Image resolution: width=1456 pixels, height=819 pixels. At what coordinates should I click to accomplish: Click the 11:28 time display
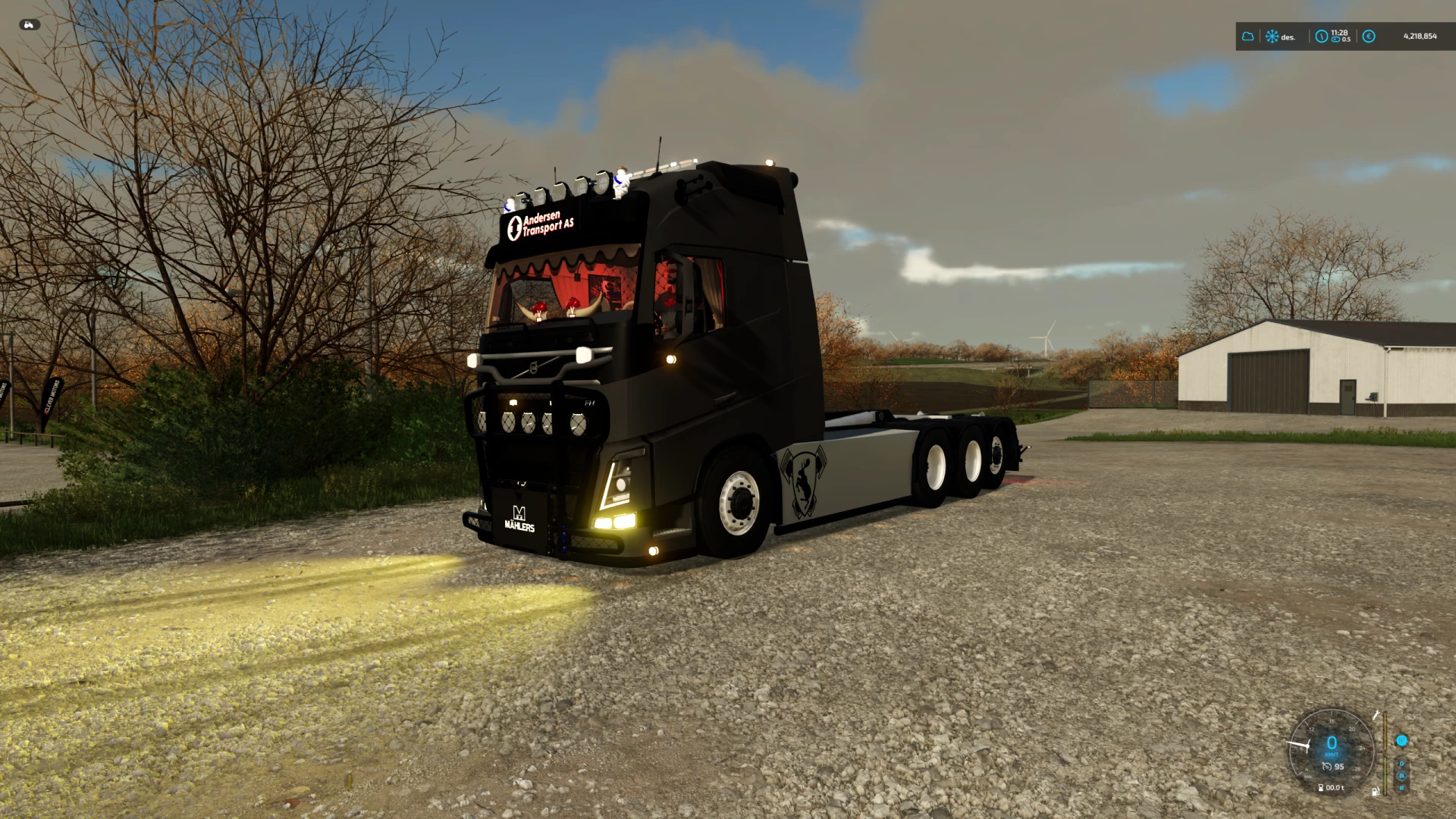click(x=1339, y=32)
